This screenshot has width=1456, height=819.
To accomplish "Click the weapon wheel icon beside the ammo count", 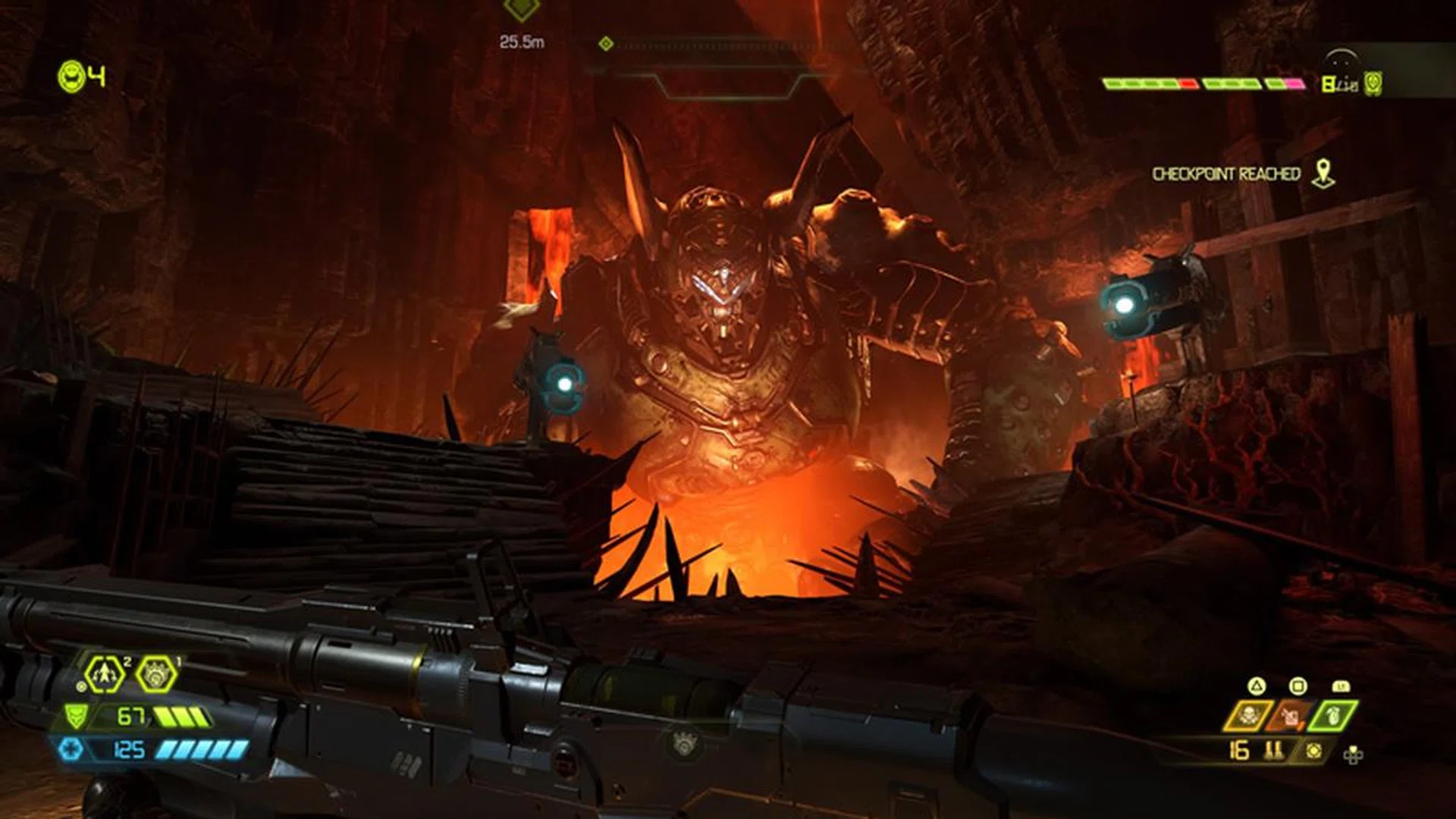I will [1313, 751].
